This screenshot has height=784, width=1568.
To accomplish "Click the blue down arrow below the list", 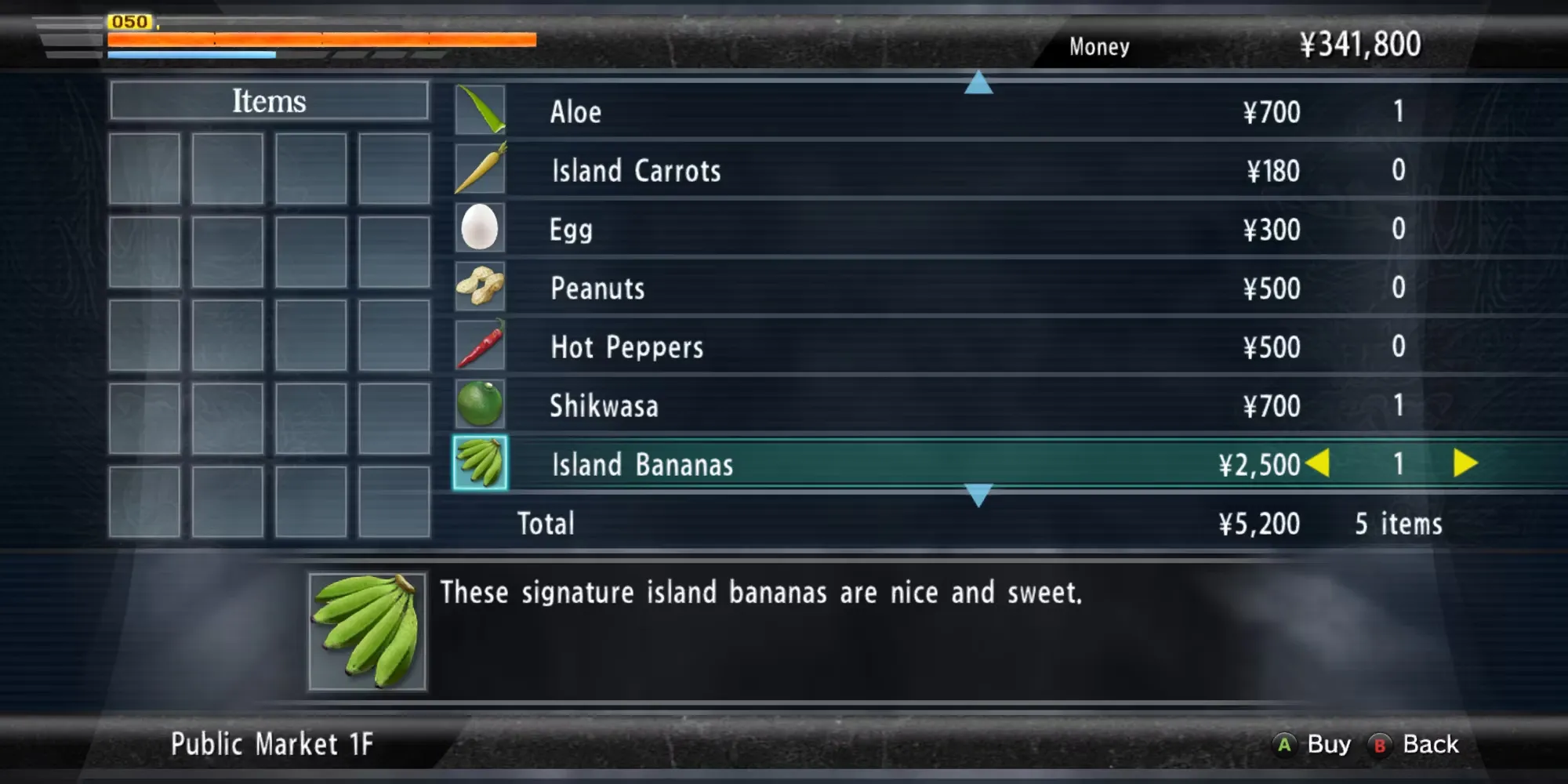I will coord(978,495).
